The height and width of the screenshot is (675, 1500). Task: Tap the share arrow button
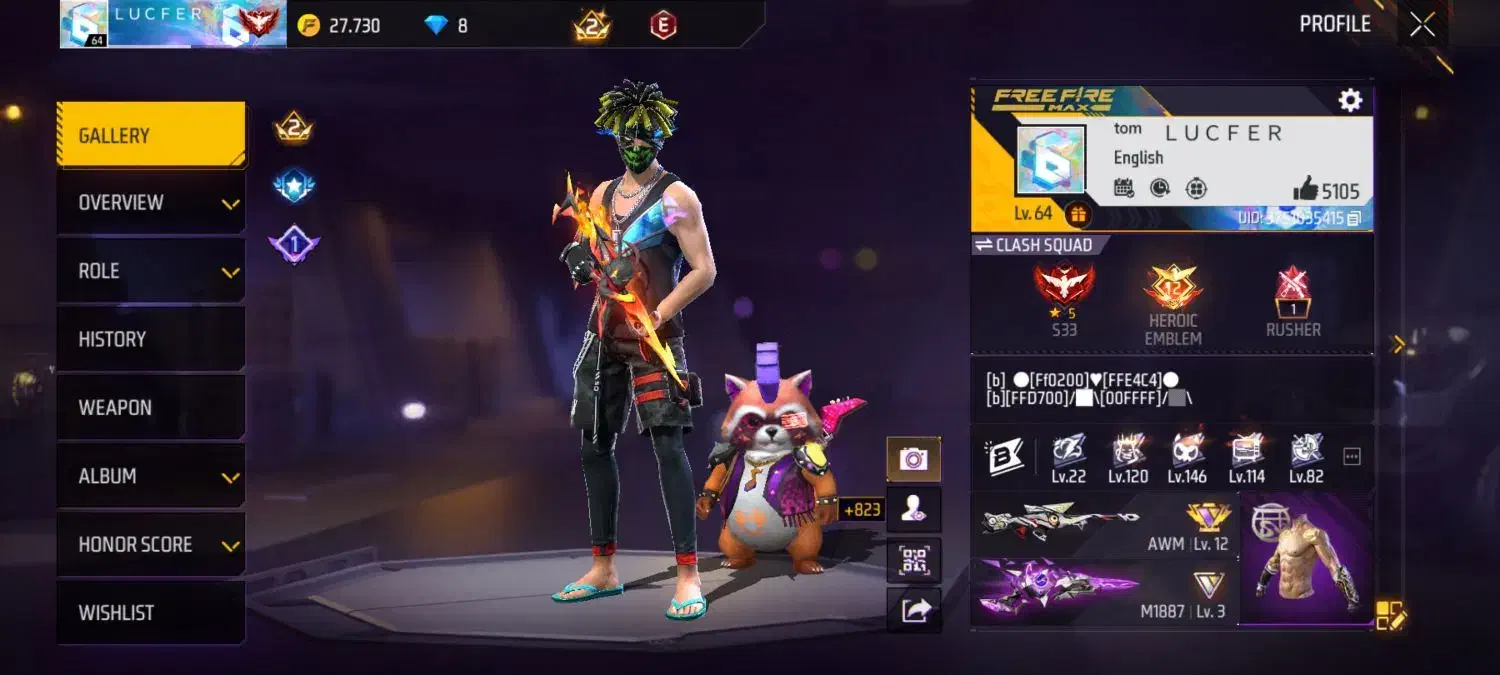(913, 610)
